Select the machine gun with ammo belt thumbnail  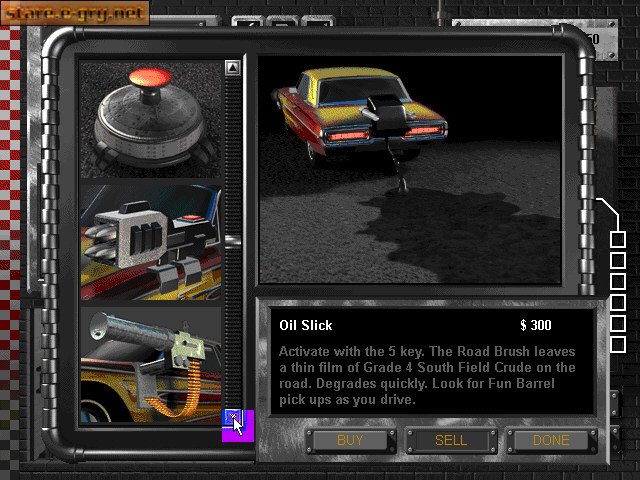pyautogui.click(x=150, y=365)
